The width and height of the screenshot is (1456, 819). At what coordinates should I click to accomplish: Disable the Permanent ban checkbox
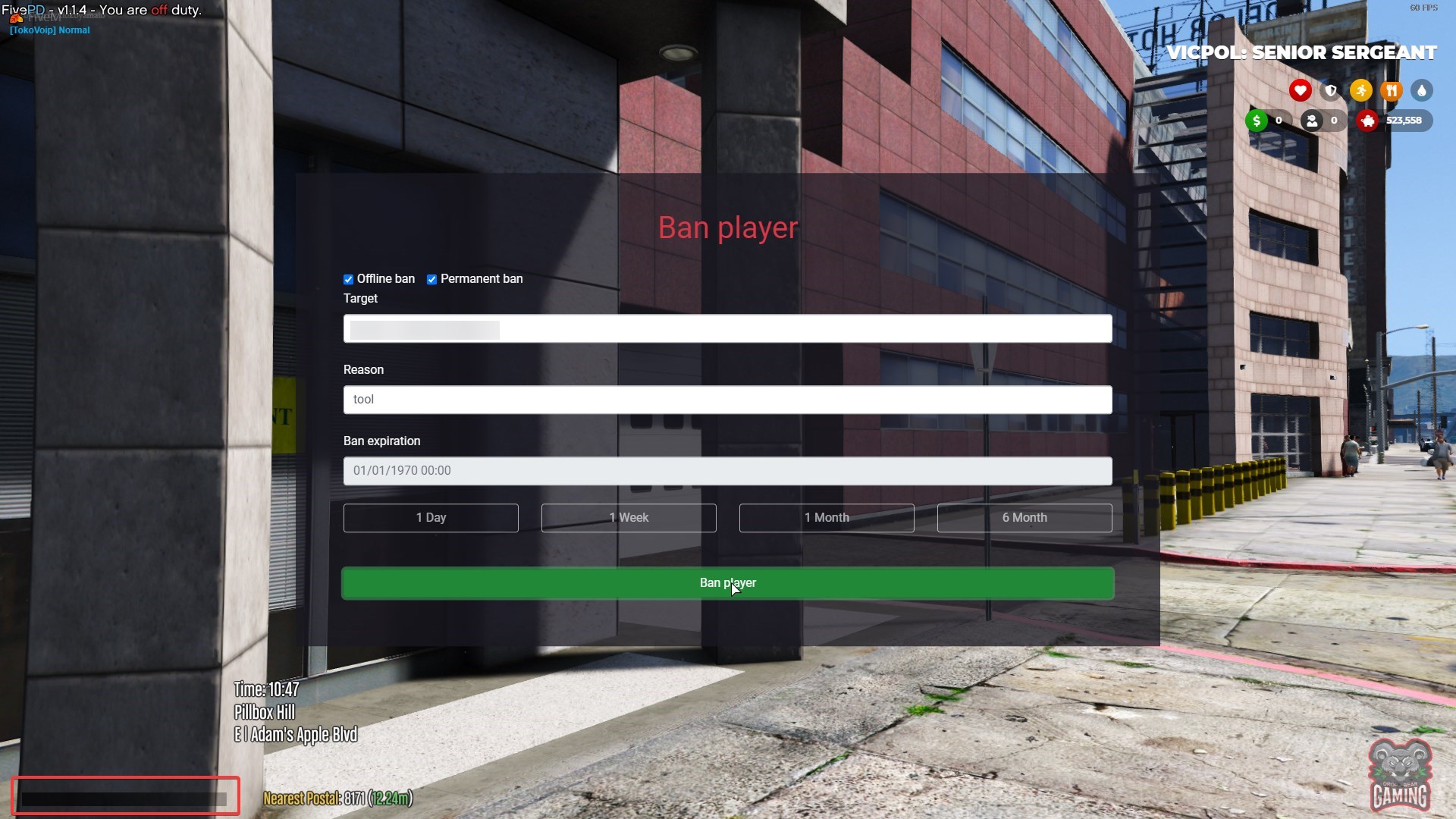431,279
